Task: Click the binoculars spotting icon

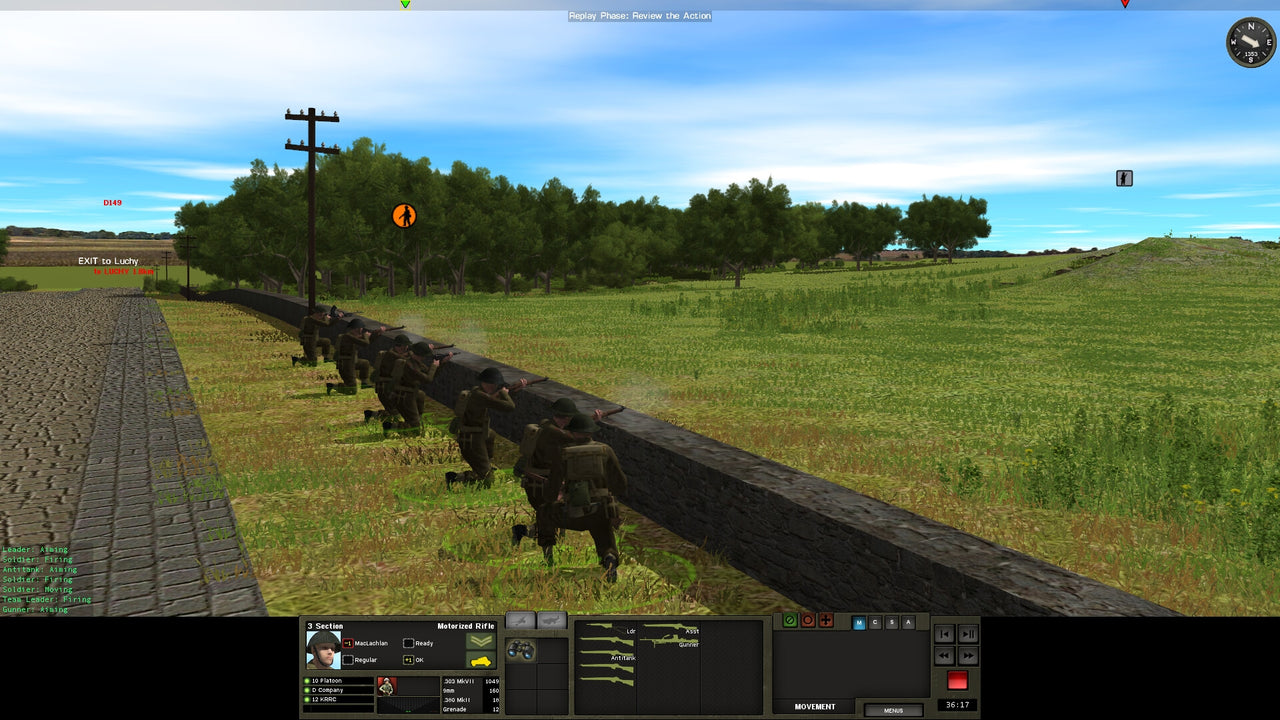Action: pyautogui.click(x=521, y=650)
